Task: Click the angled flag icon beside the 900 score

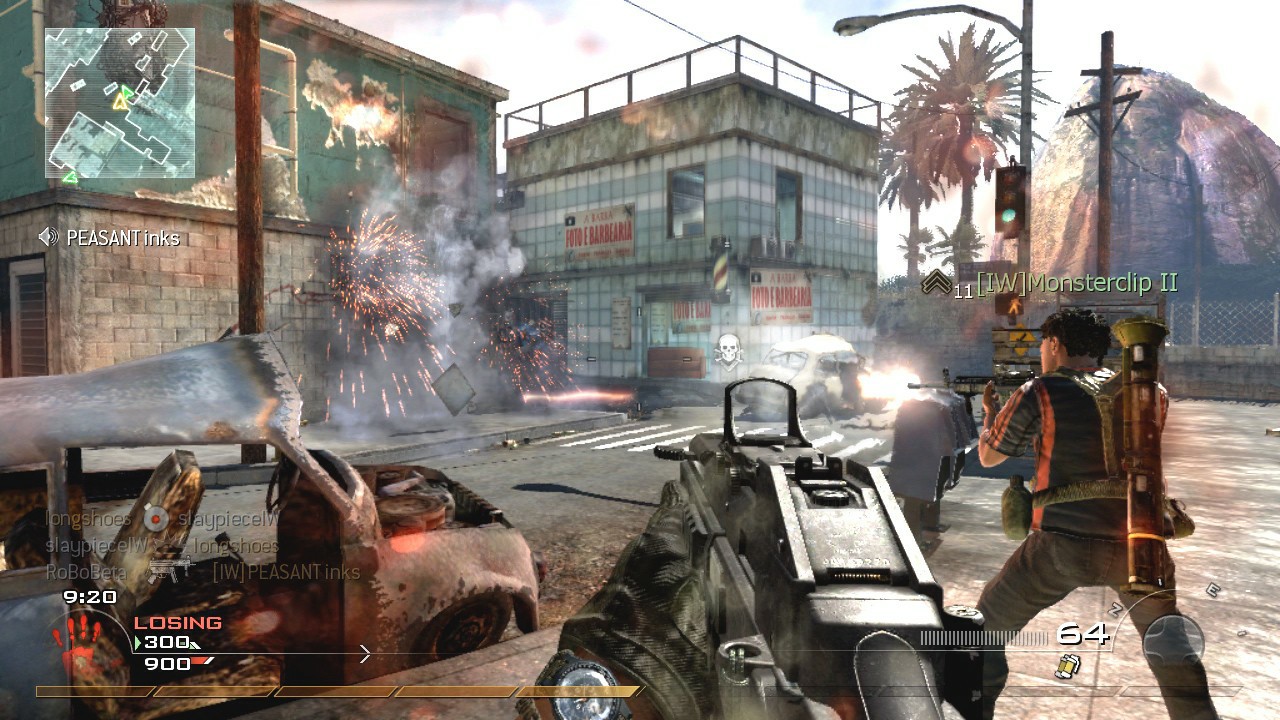Action: click(201, 662)
